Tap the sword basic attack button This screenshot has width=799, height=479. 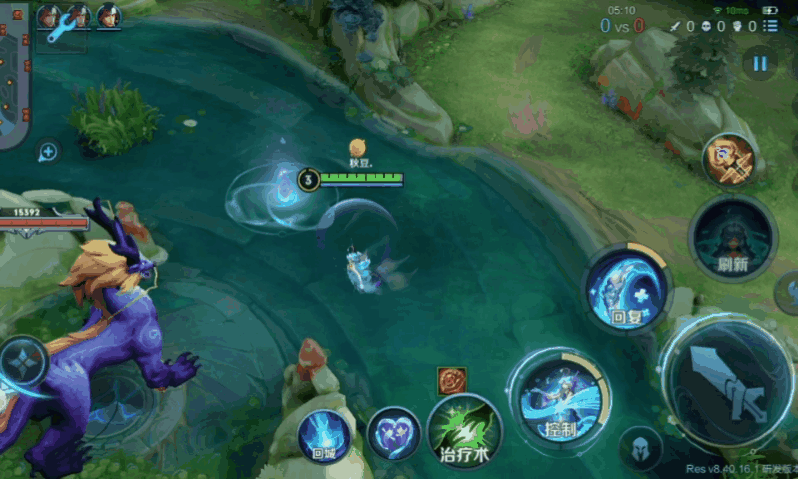coord(729,384)
